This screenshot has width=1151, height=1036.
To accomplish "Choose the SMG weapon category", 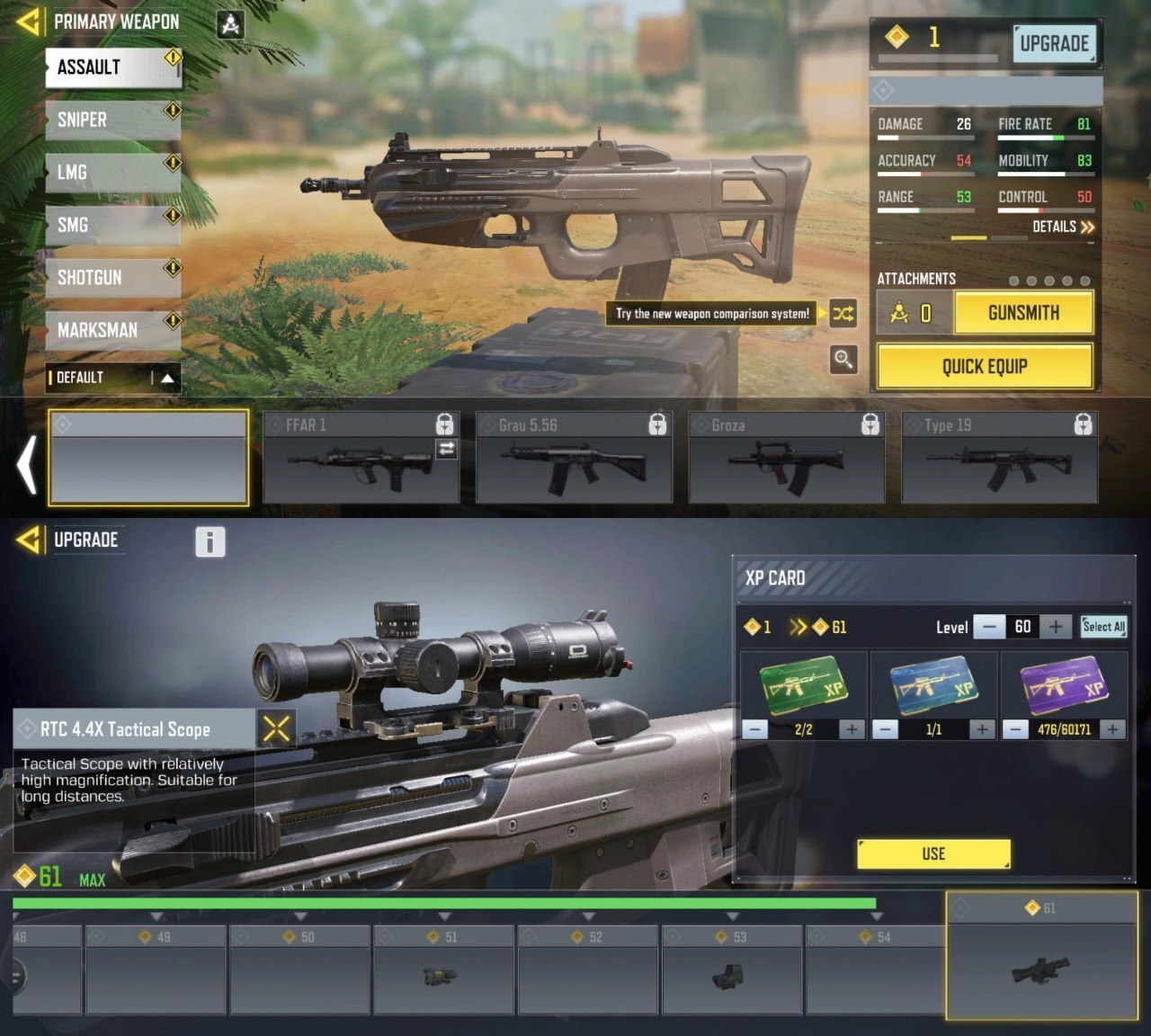I will pos(113,225).
